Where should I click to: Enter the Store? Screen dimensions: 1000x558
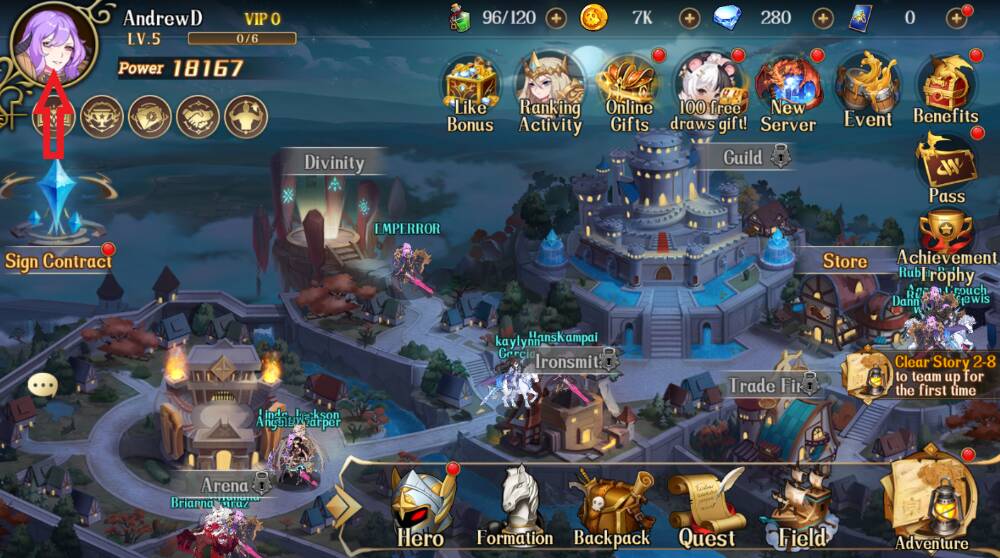click(845, 261)
